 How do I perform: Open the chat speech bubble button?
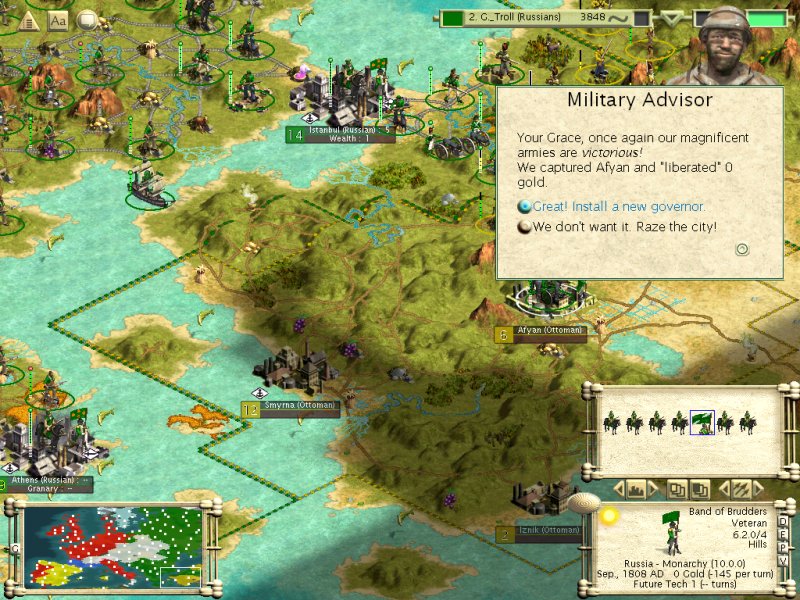point(88,19)
